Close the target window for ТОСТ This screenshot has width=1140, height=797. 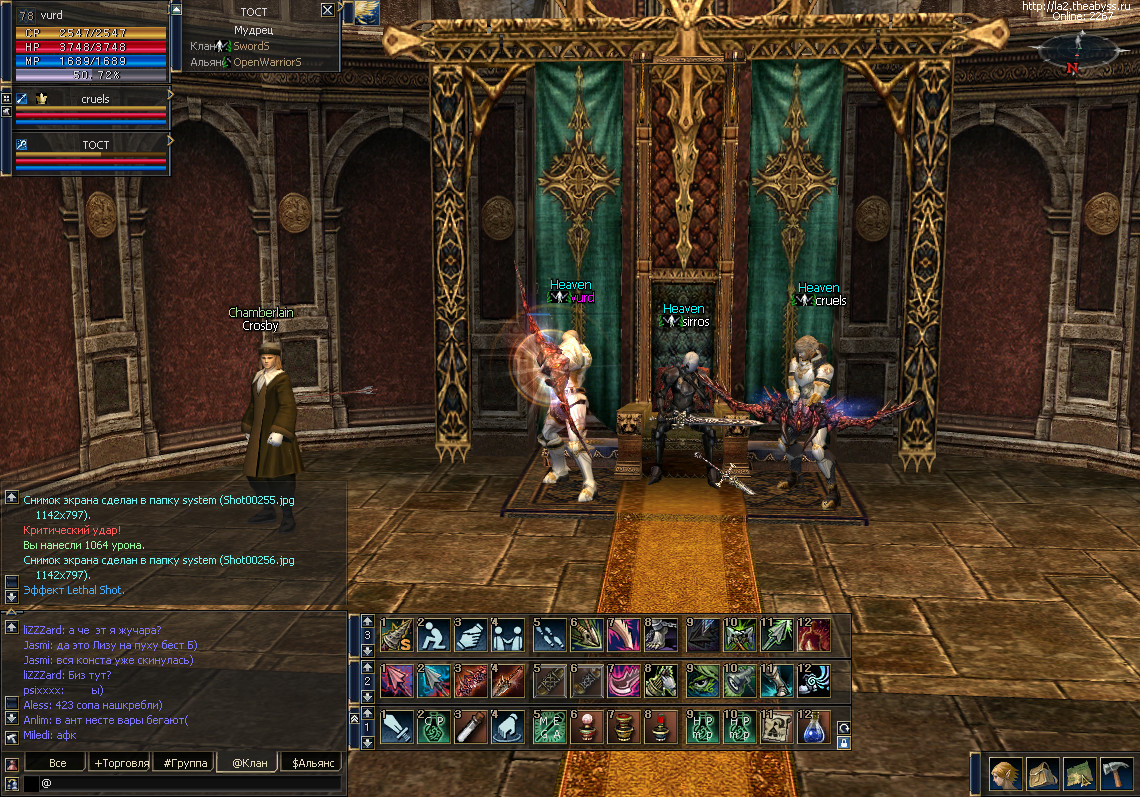pos(327,10)
